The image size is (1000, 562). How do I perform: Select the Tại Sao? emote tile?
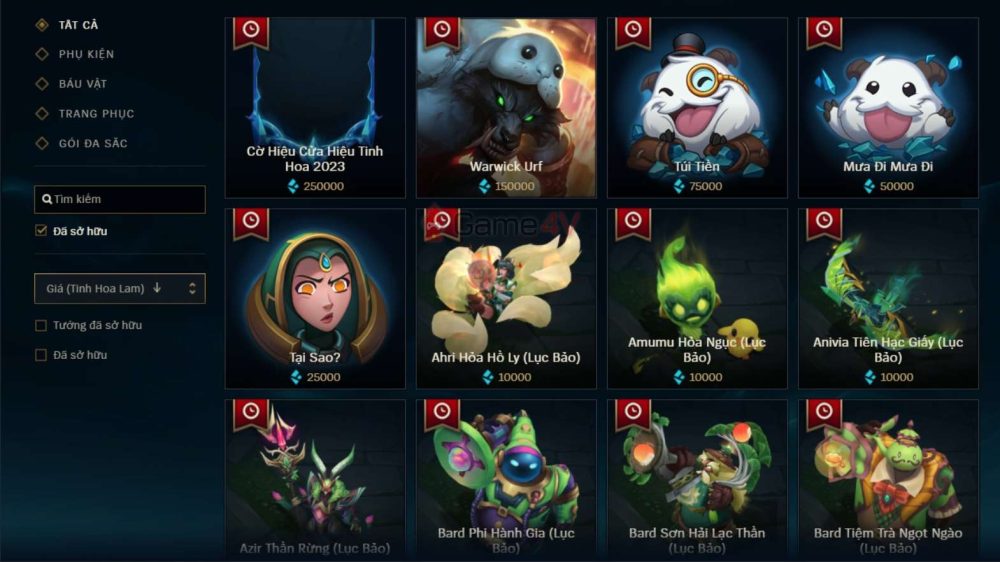pos(315,298)
